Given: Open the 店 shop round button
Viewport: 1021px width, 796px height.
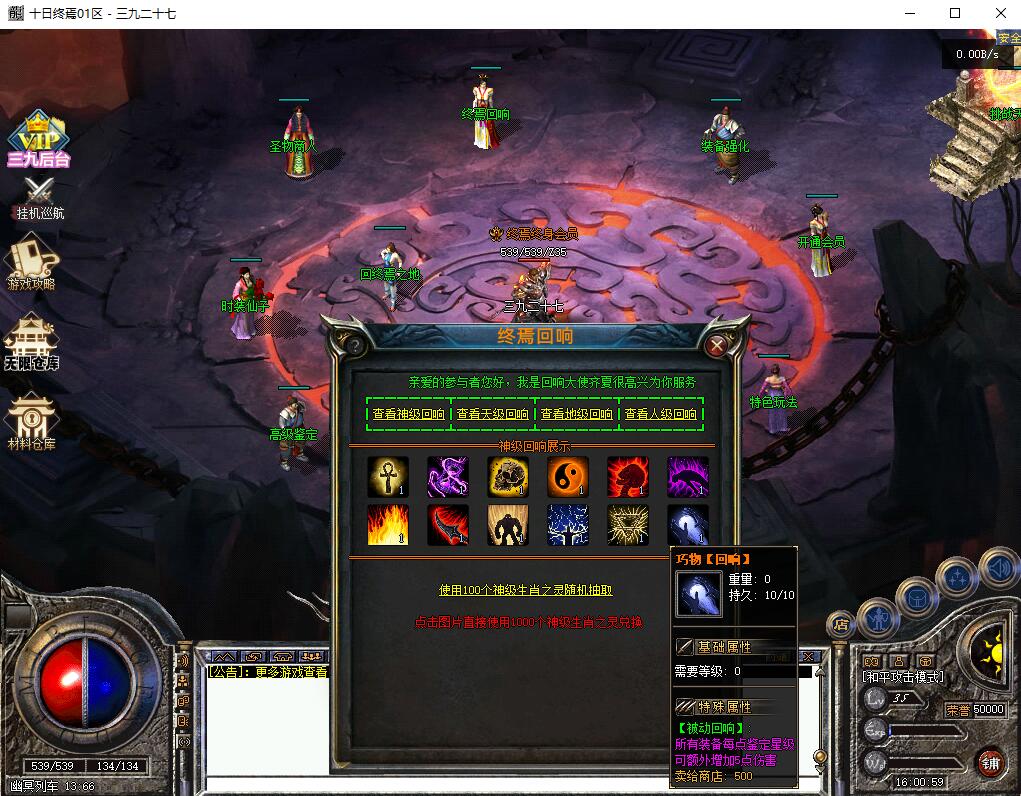Looking at the screenshot, I should [x=840, y=625].
